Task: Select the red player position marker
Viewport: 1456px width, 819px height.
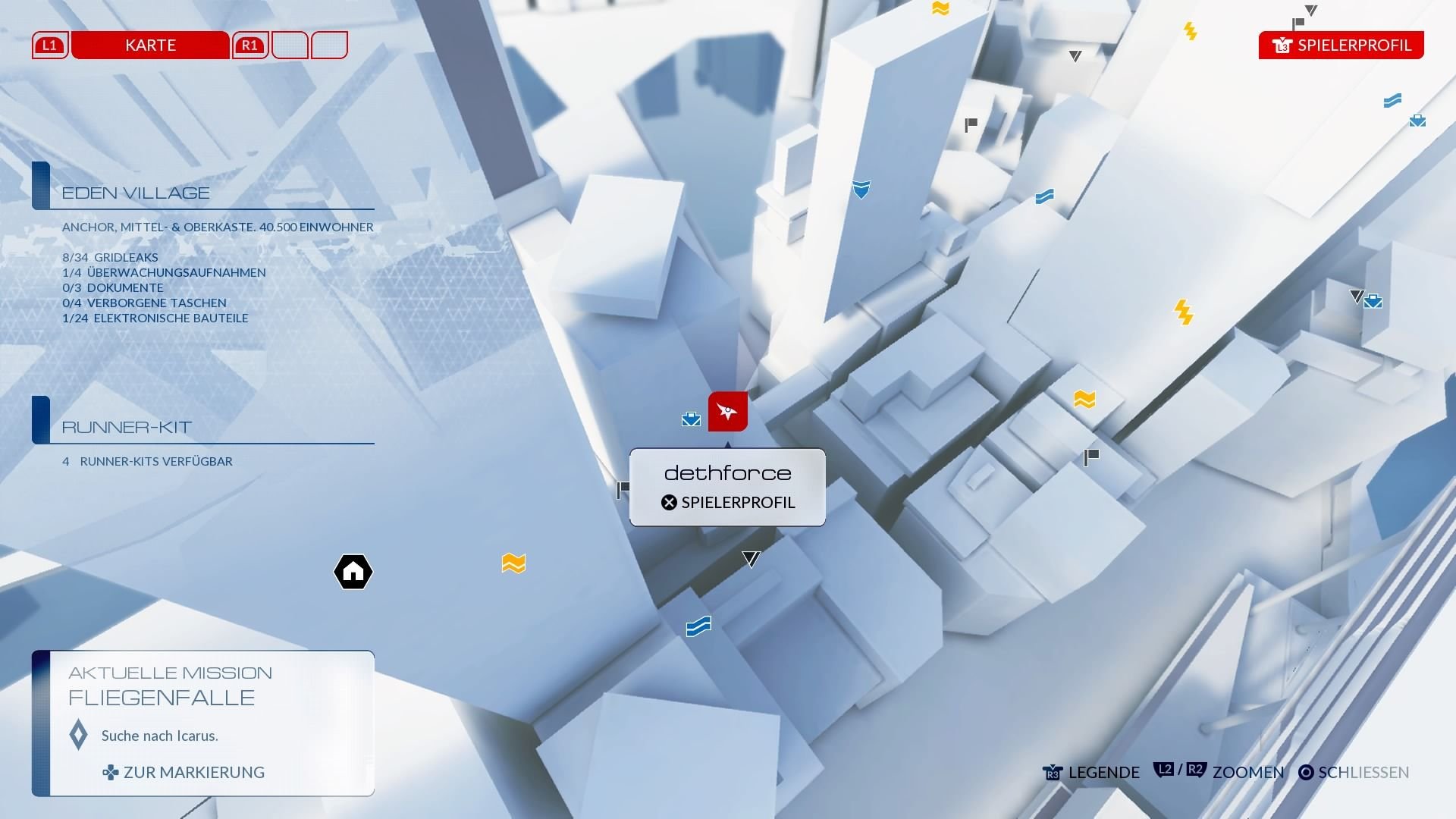Action: (x=727, y=411)
